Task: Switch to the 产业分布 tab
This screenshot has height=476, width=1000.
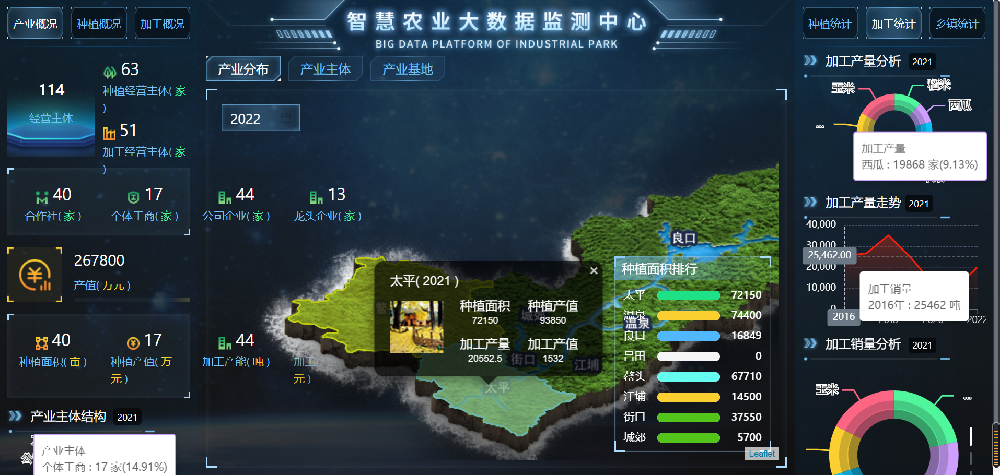Action: [243, 70]
